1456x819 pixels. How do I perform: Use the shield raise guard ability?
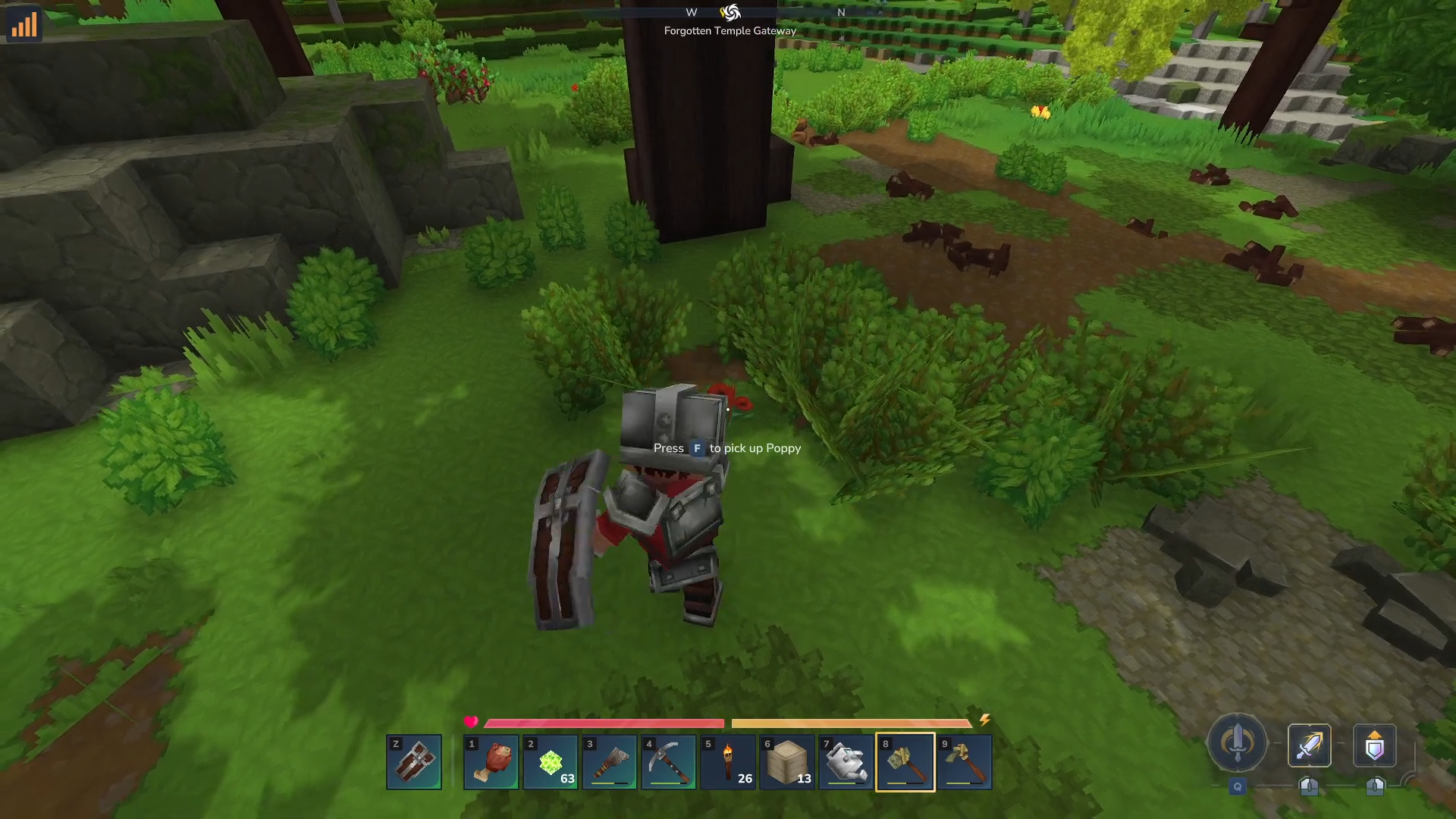click(1375, 745)
